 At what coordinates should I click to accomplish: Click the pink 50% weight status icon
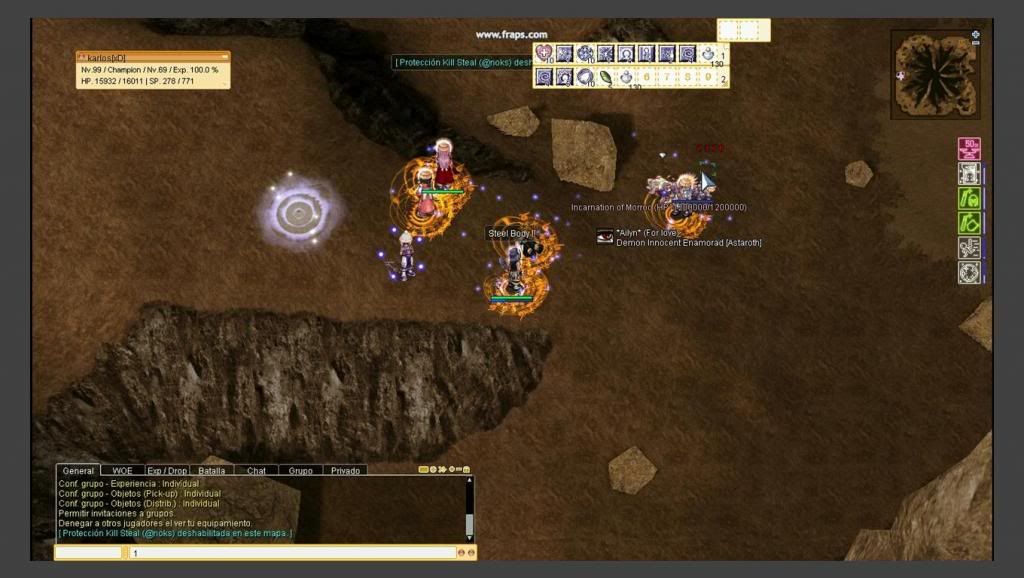click(969, 149)
